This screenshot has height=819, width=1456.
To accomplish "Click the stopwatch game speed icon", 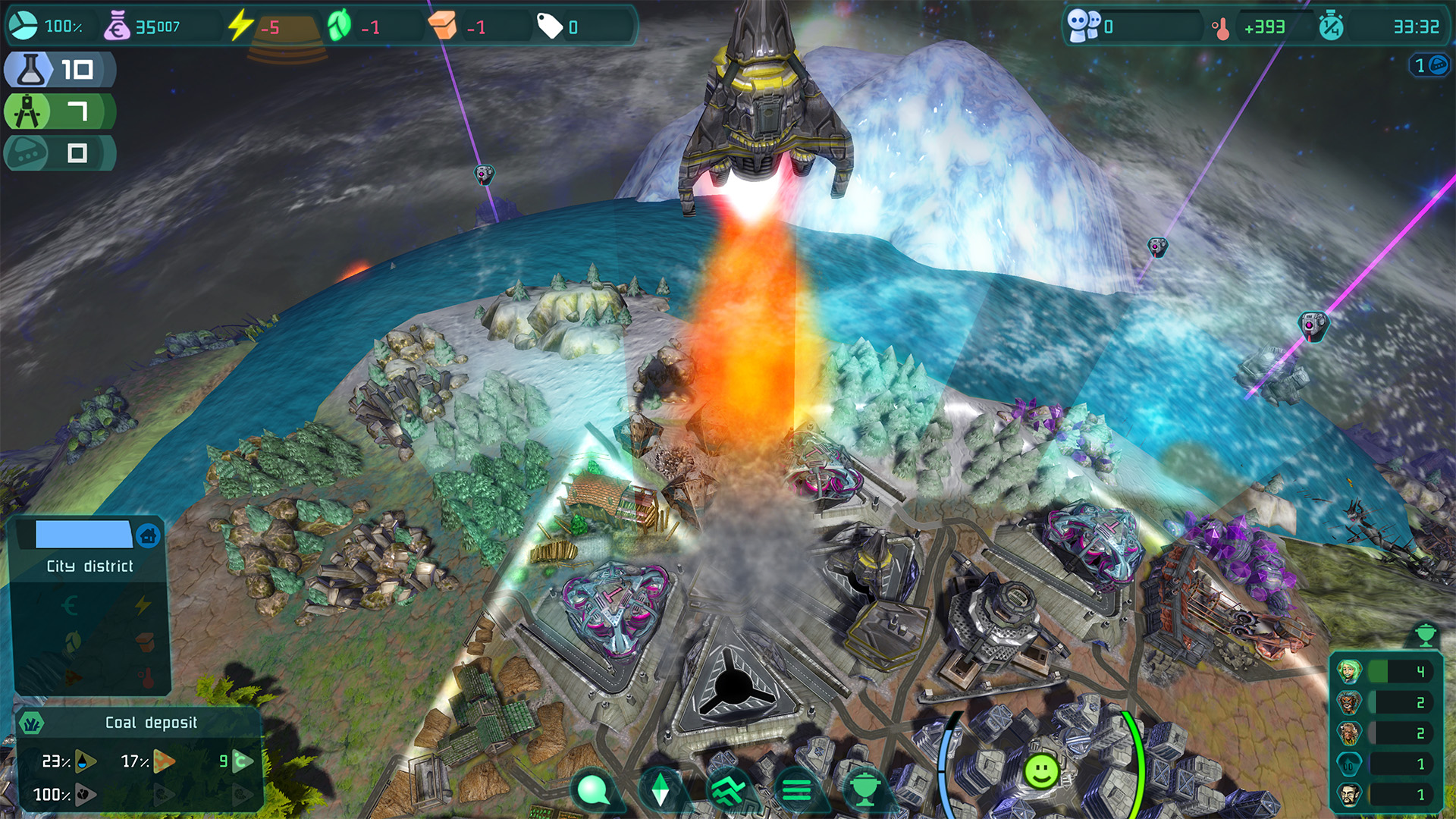I will [1331, 27].
